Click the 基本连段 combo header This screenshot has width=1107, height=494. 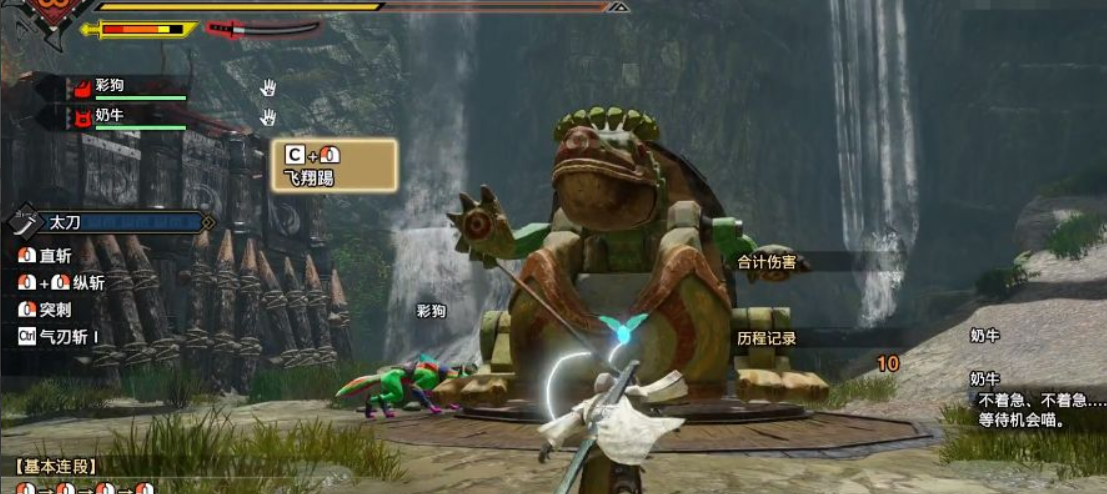click(56, 466)
